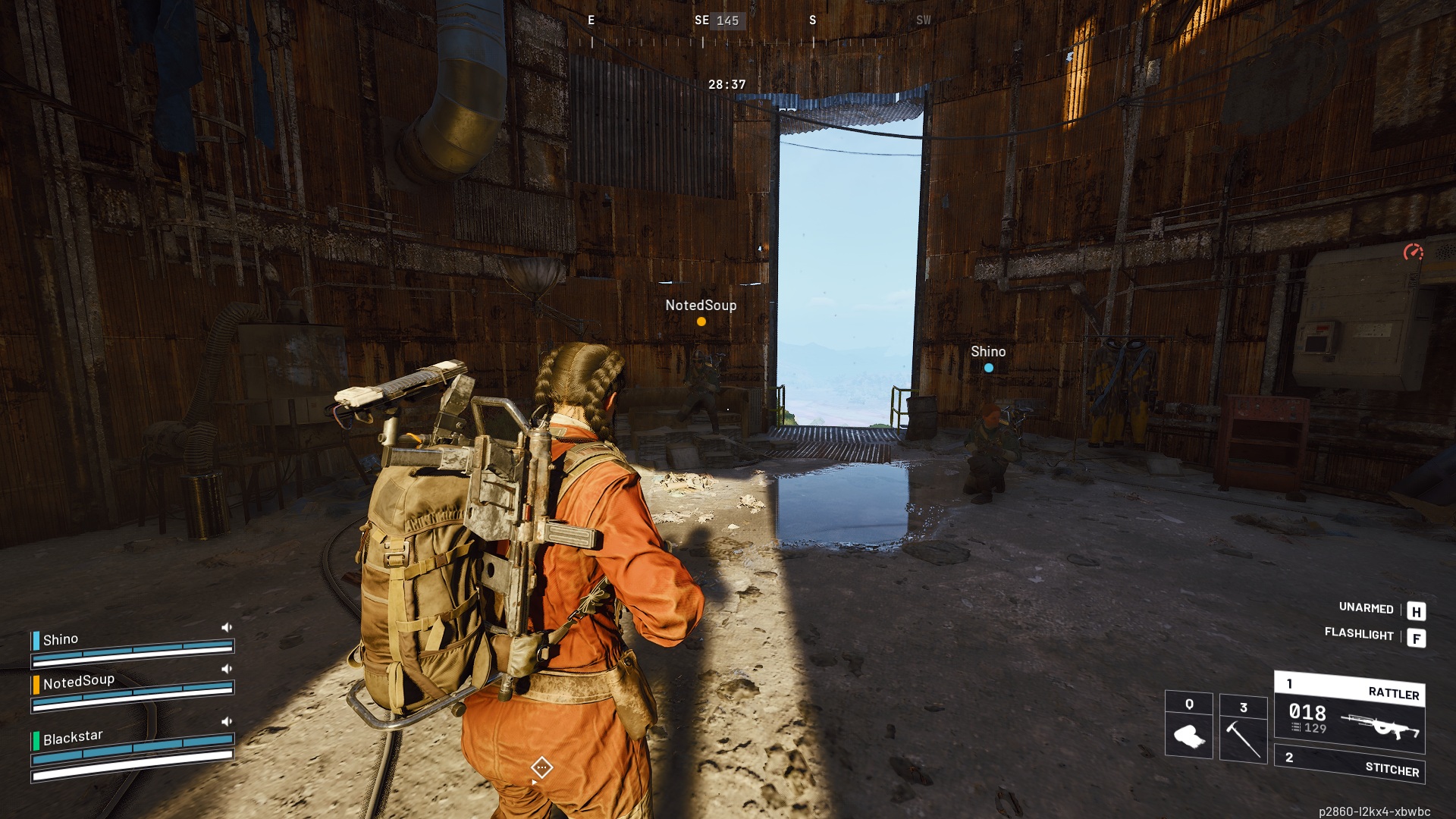Click the Shino nameplate near the doorway
Viewport: 1456px width, 819px height.
[x=987, y=351]
